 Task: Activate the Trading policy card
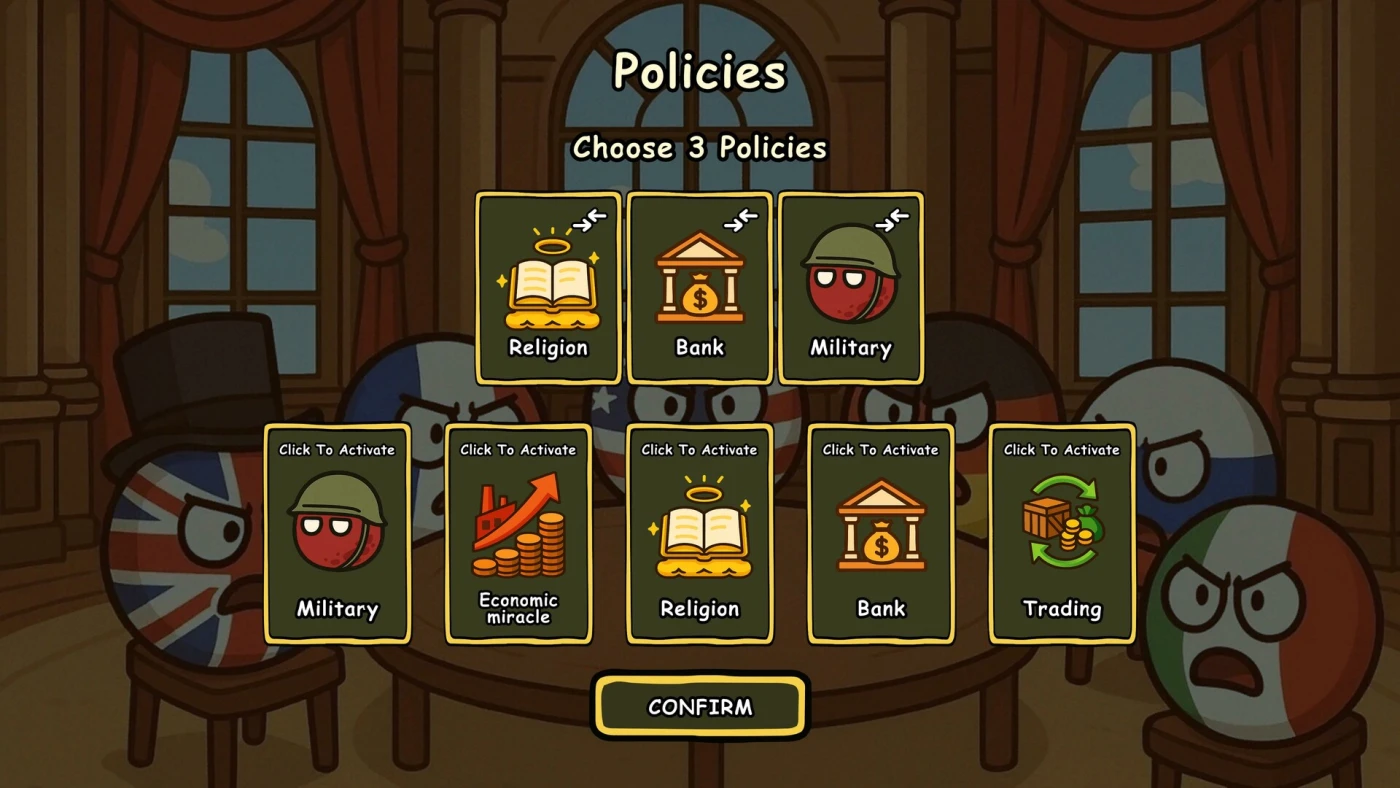(x=1062, y=534)
